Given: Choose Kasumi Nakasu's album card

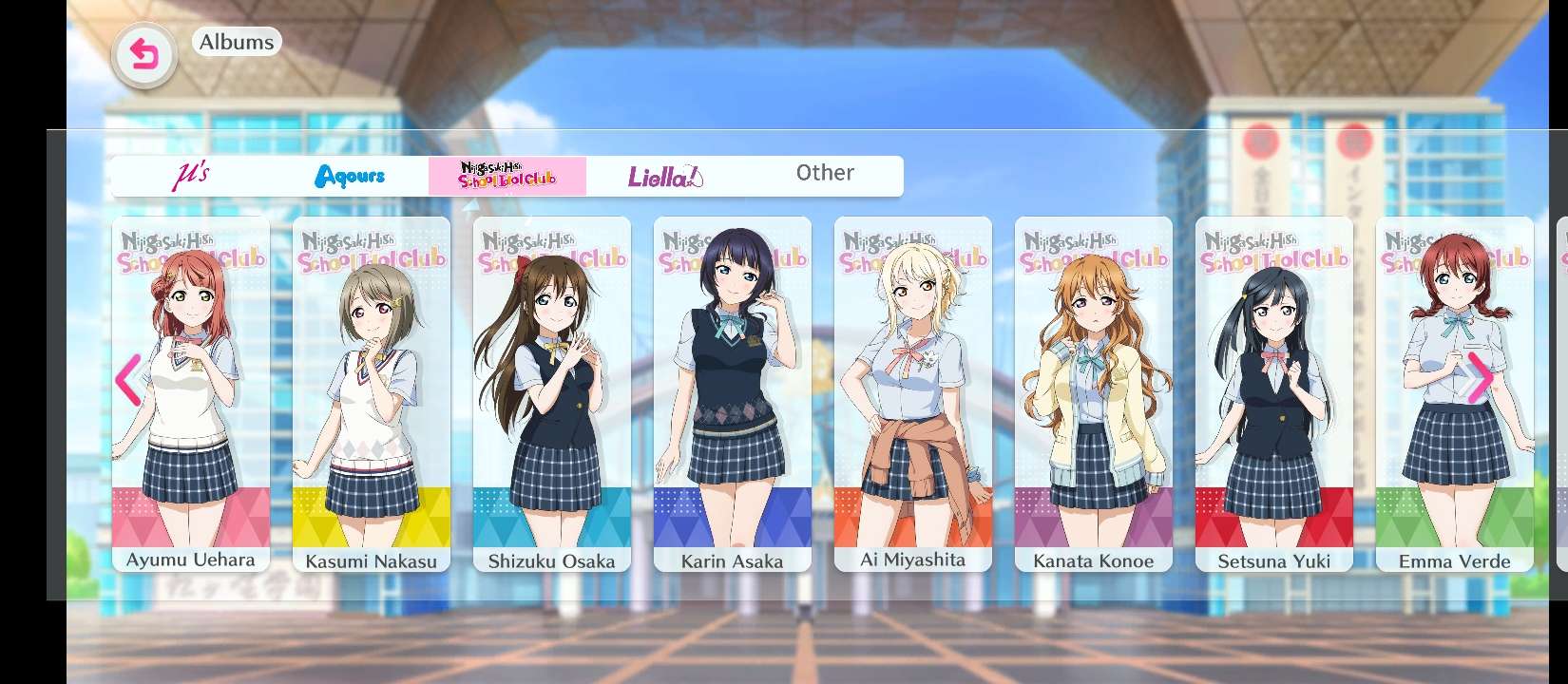Looking at the screenshot, I should tap(372, 393).
